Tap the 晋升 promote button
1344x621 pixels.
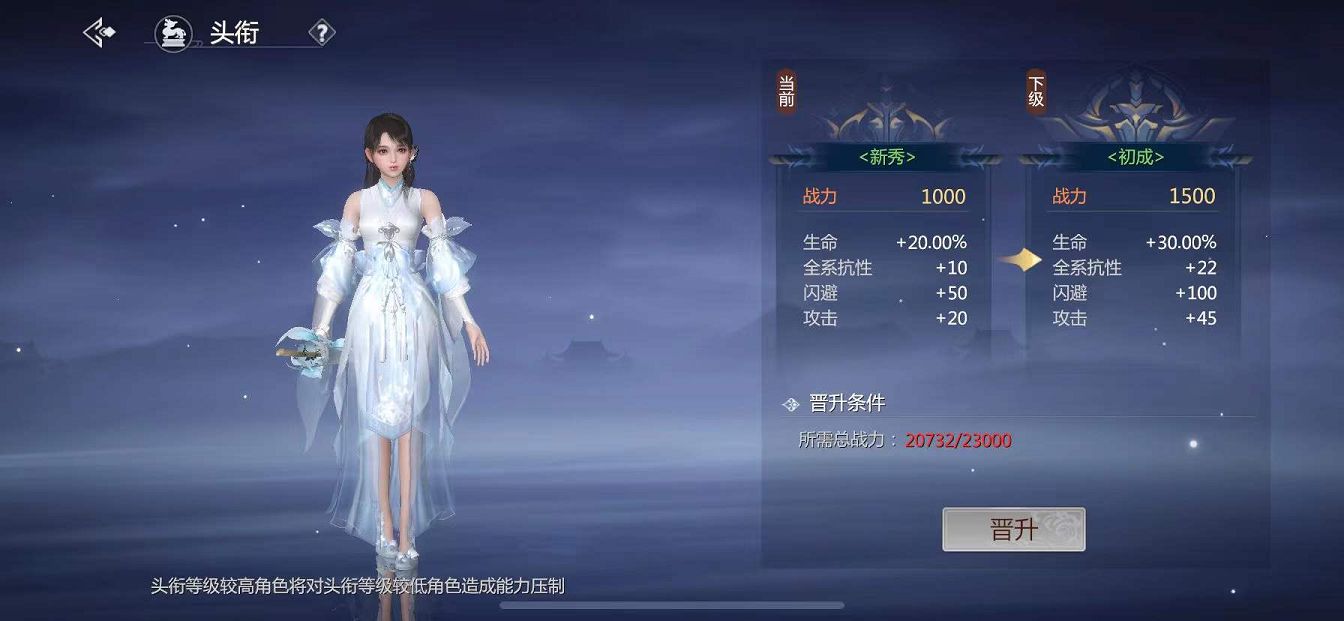point(1013,529)
